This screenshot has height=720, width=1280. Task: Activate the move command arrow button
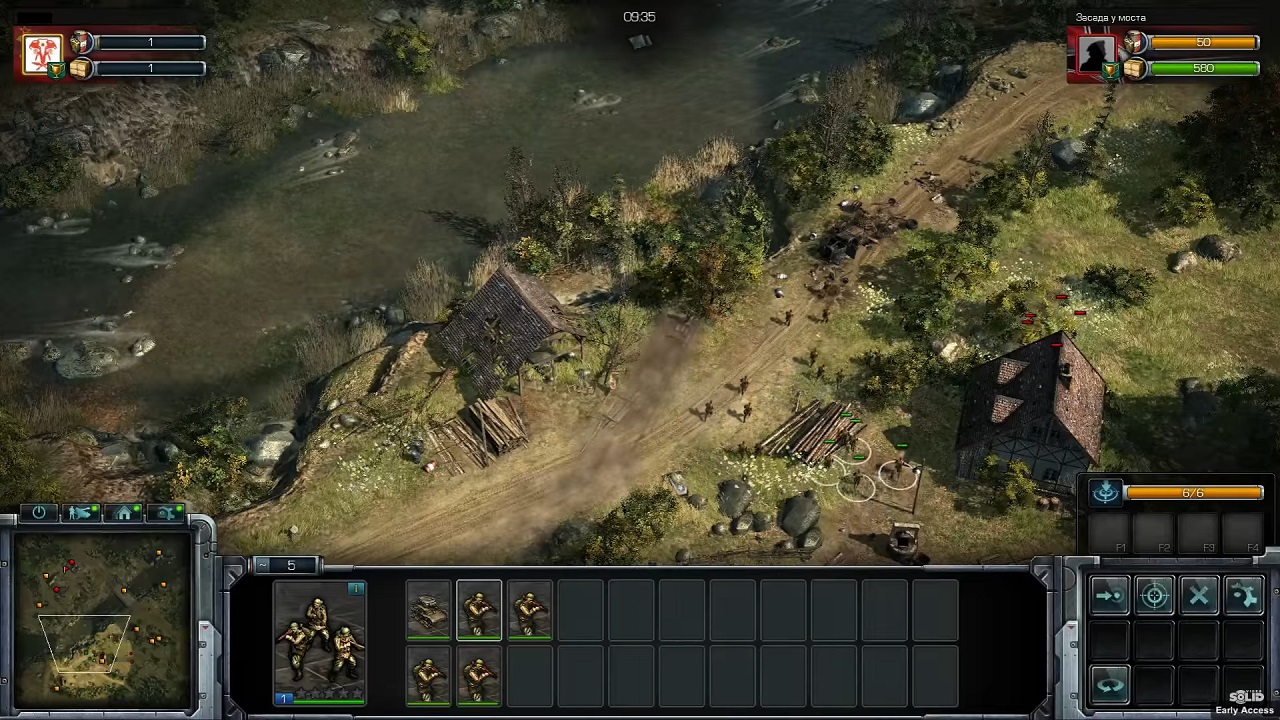pyautogui.click(x=1109, y=596)
